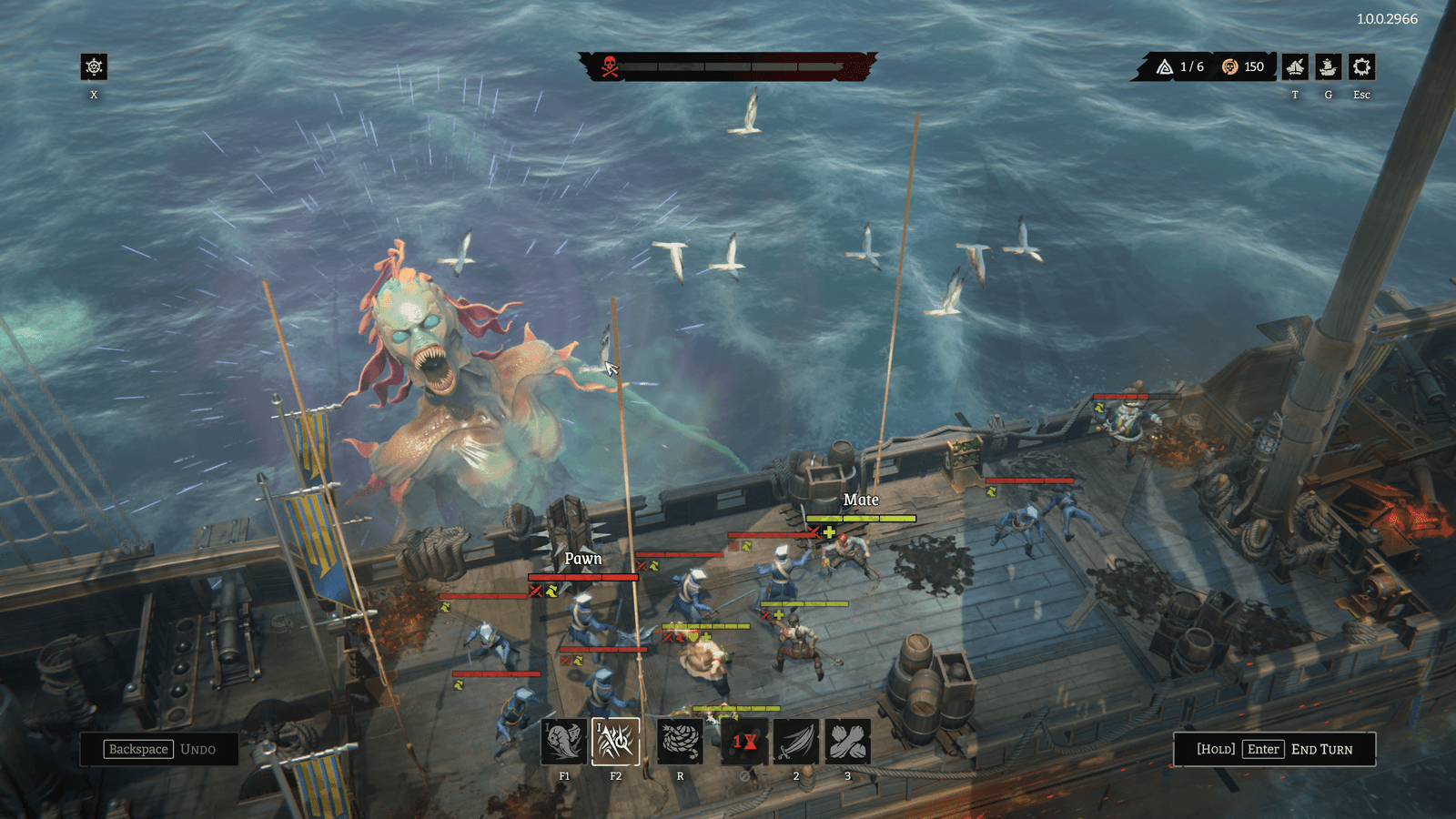End the current turn
1456x819 pixels.
pos(1274,749)
